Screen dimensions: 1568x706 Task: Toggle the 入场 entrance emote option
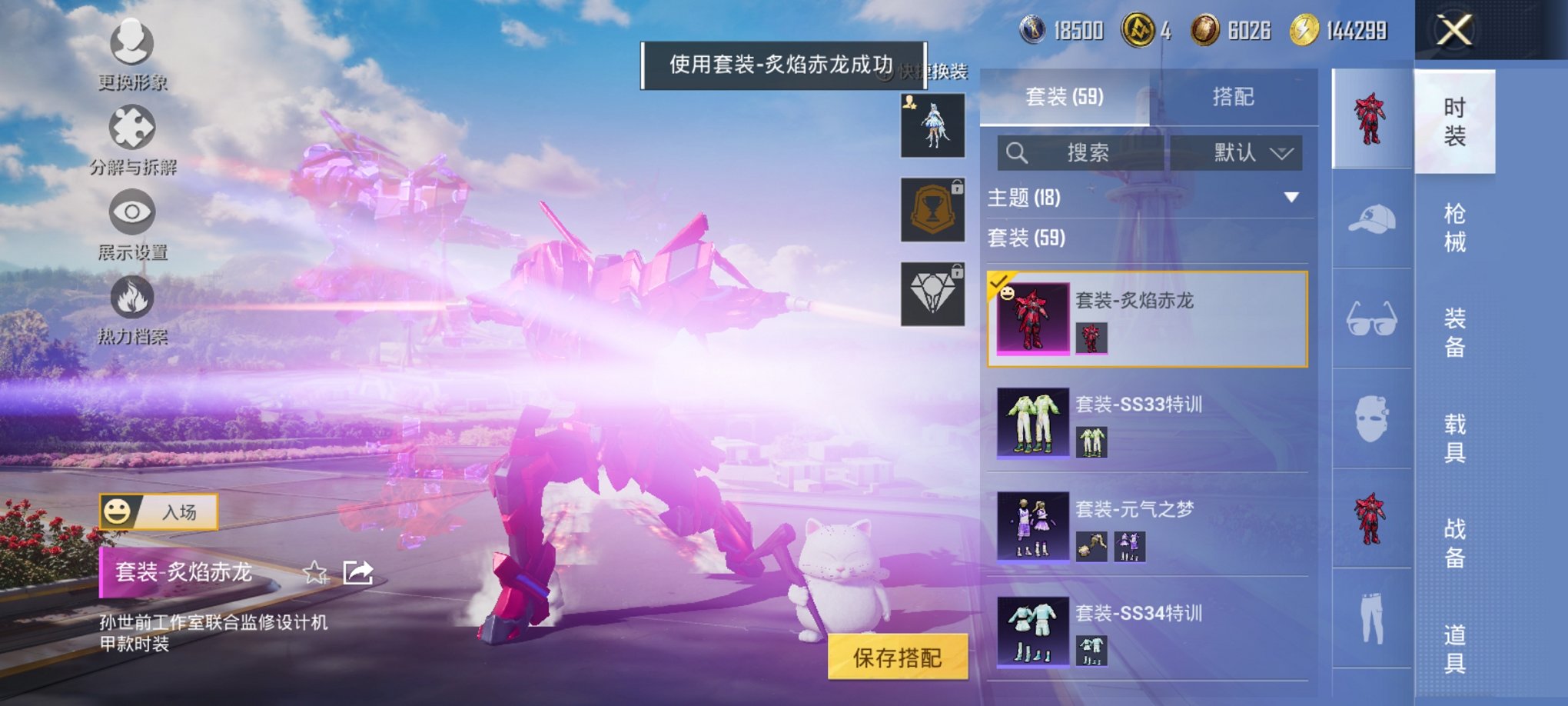pyautogui.click(x=158, y=511)
